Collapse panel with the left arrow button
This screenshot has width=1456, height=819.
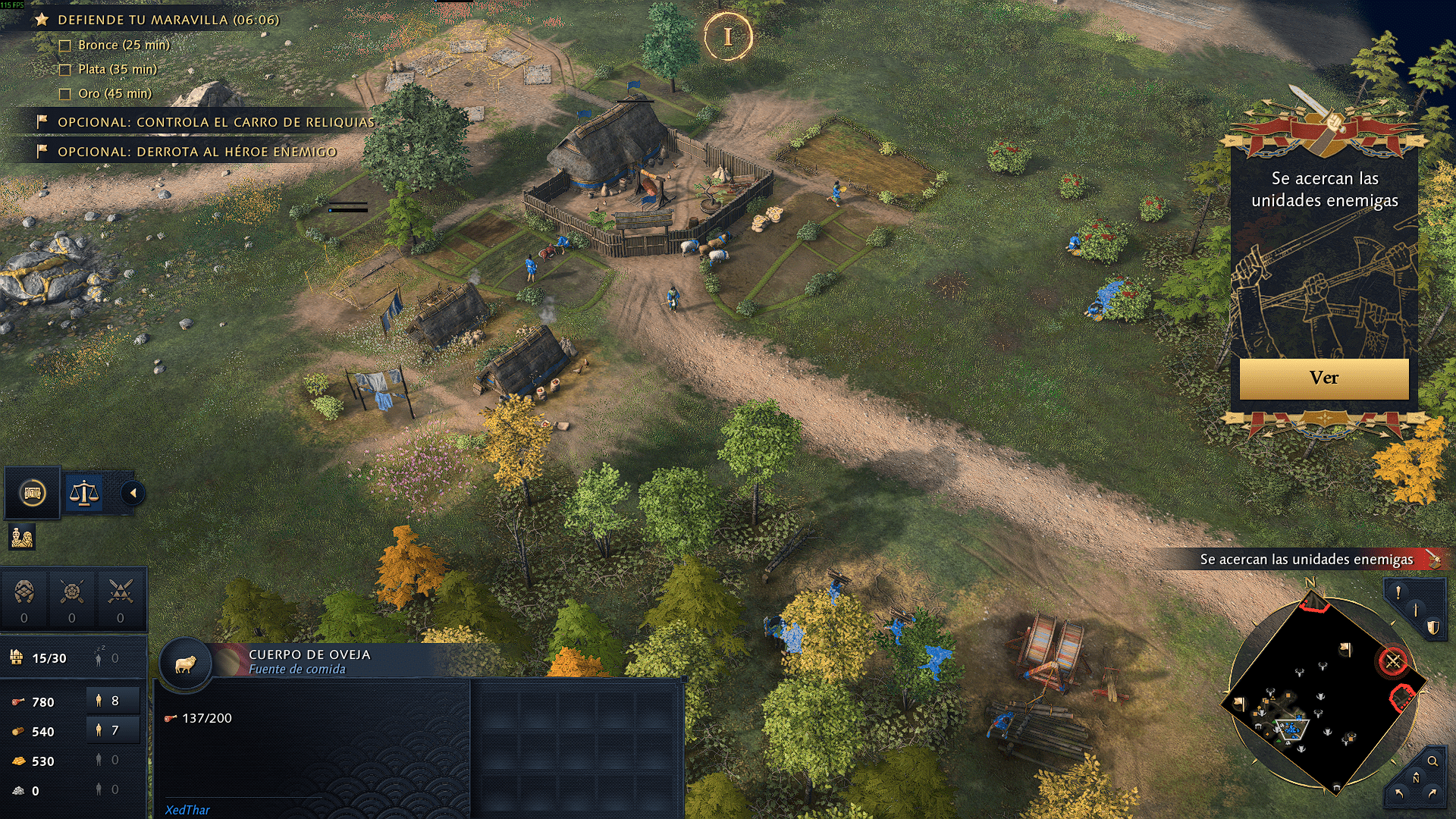133,494
